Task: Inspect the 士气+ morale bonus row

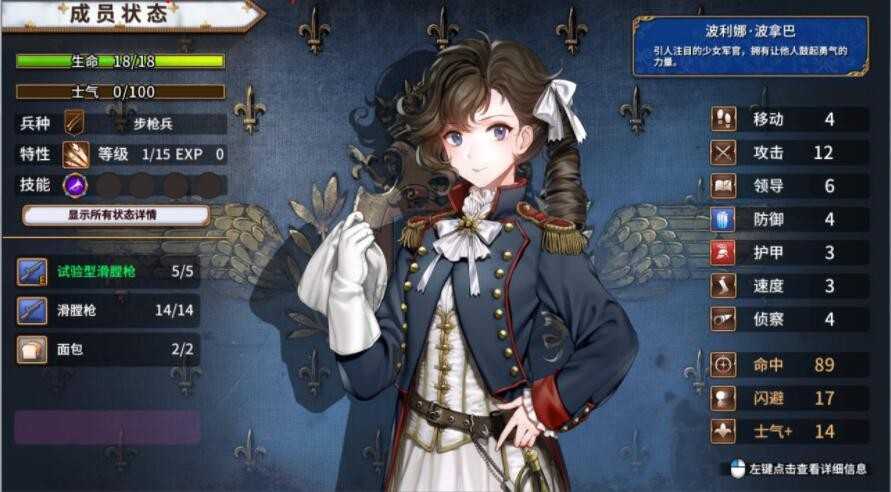Action: (788, 432)
